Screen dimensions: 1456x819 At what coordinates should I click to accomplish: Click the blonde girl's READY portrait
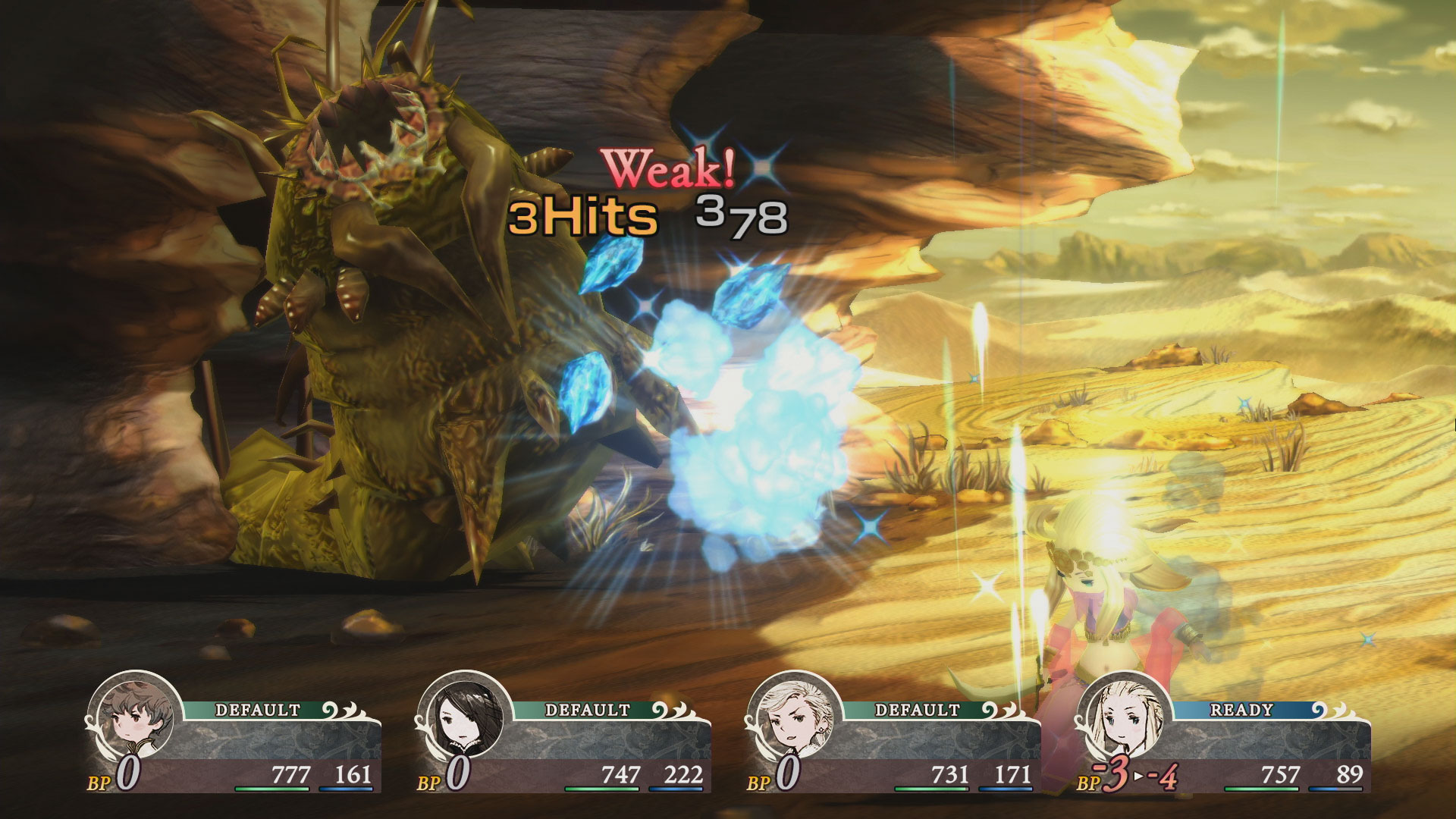tap(1125, 718)
